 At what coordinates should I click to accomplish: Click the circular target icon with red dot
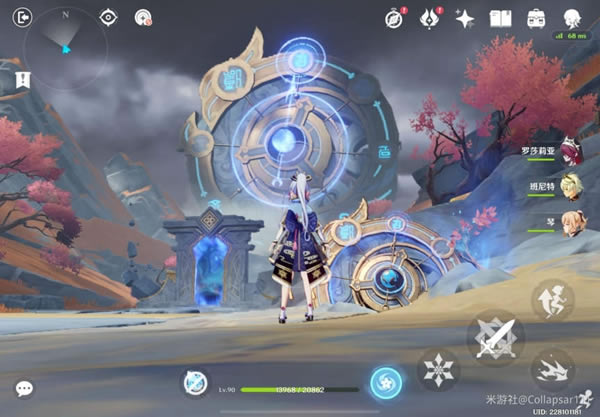(142, 17)
